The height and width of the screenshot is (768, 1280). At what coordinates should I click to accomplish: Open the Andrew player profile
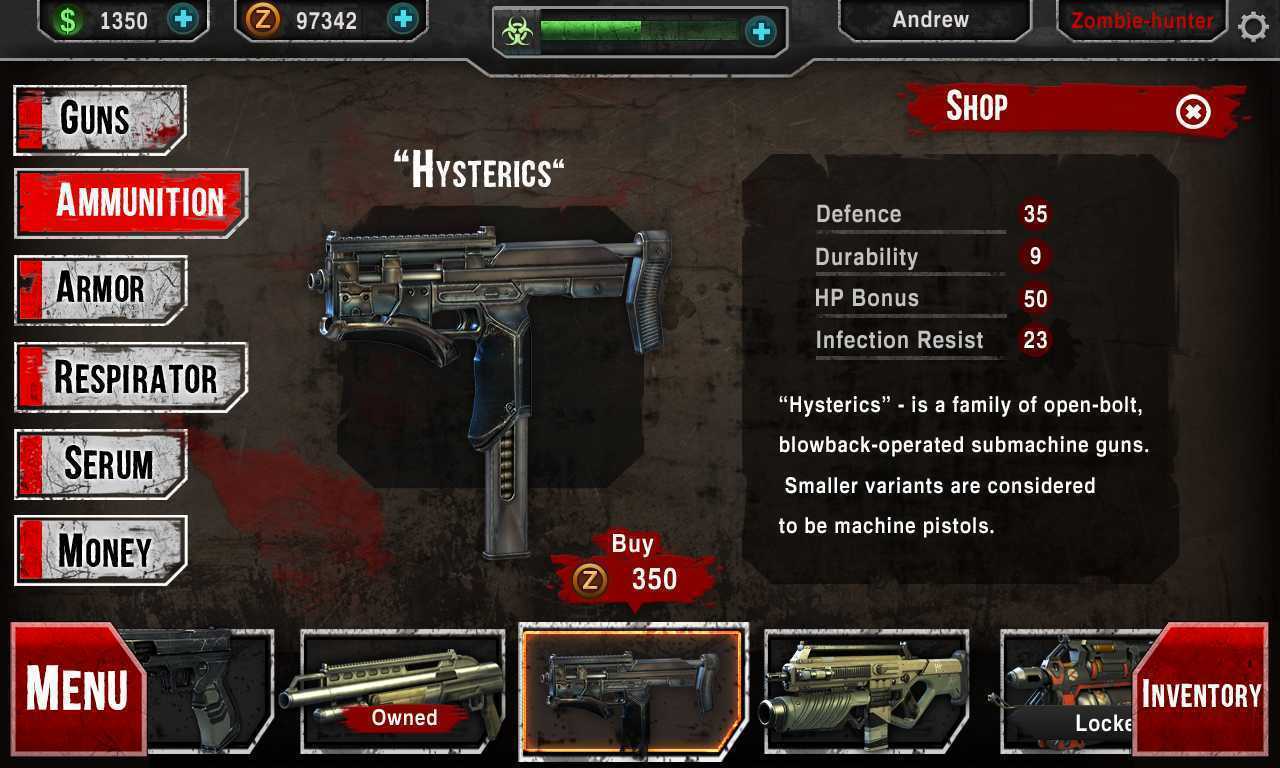click(931, 20)
